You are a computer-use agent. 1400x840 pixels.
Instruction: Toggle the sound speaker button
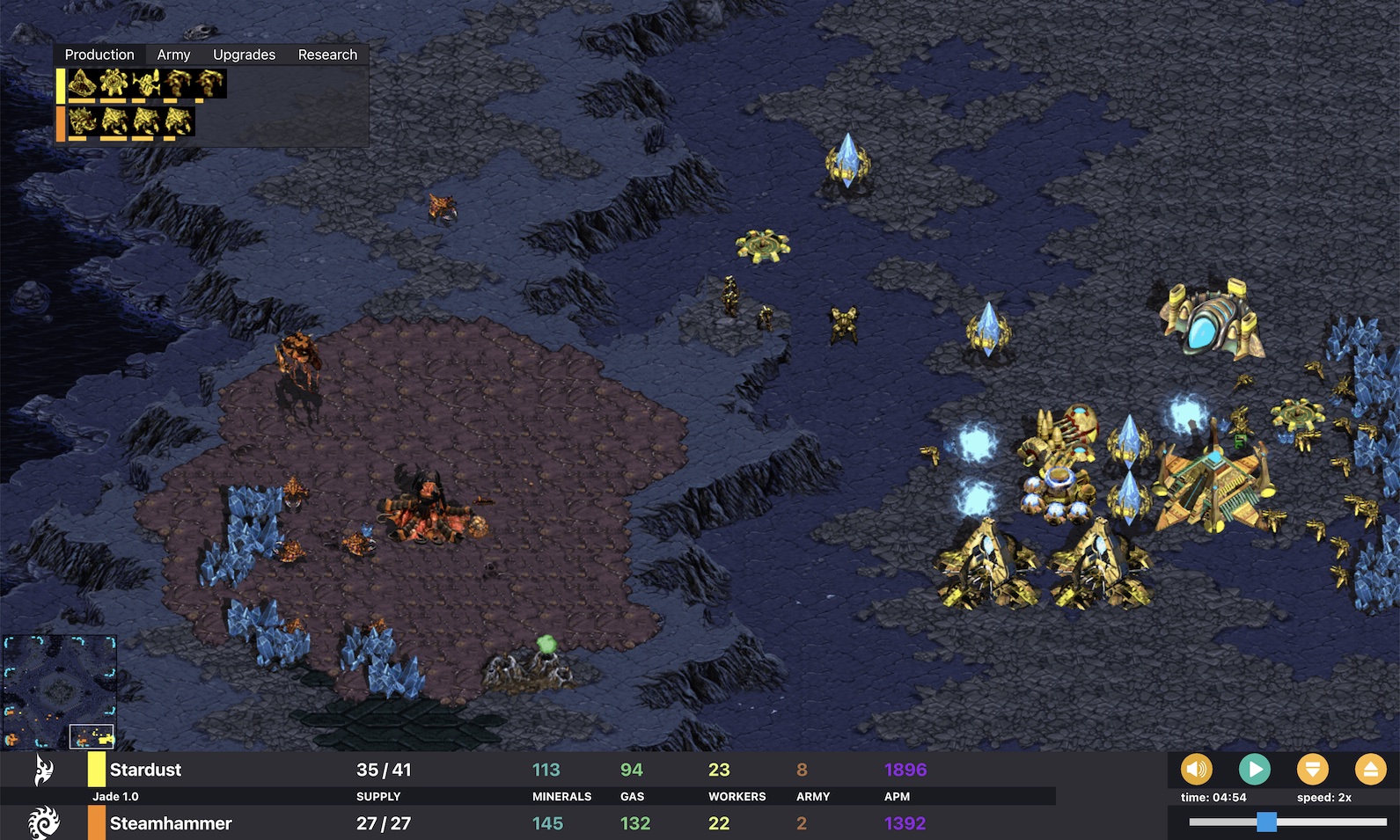coord(1196,770)
